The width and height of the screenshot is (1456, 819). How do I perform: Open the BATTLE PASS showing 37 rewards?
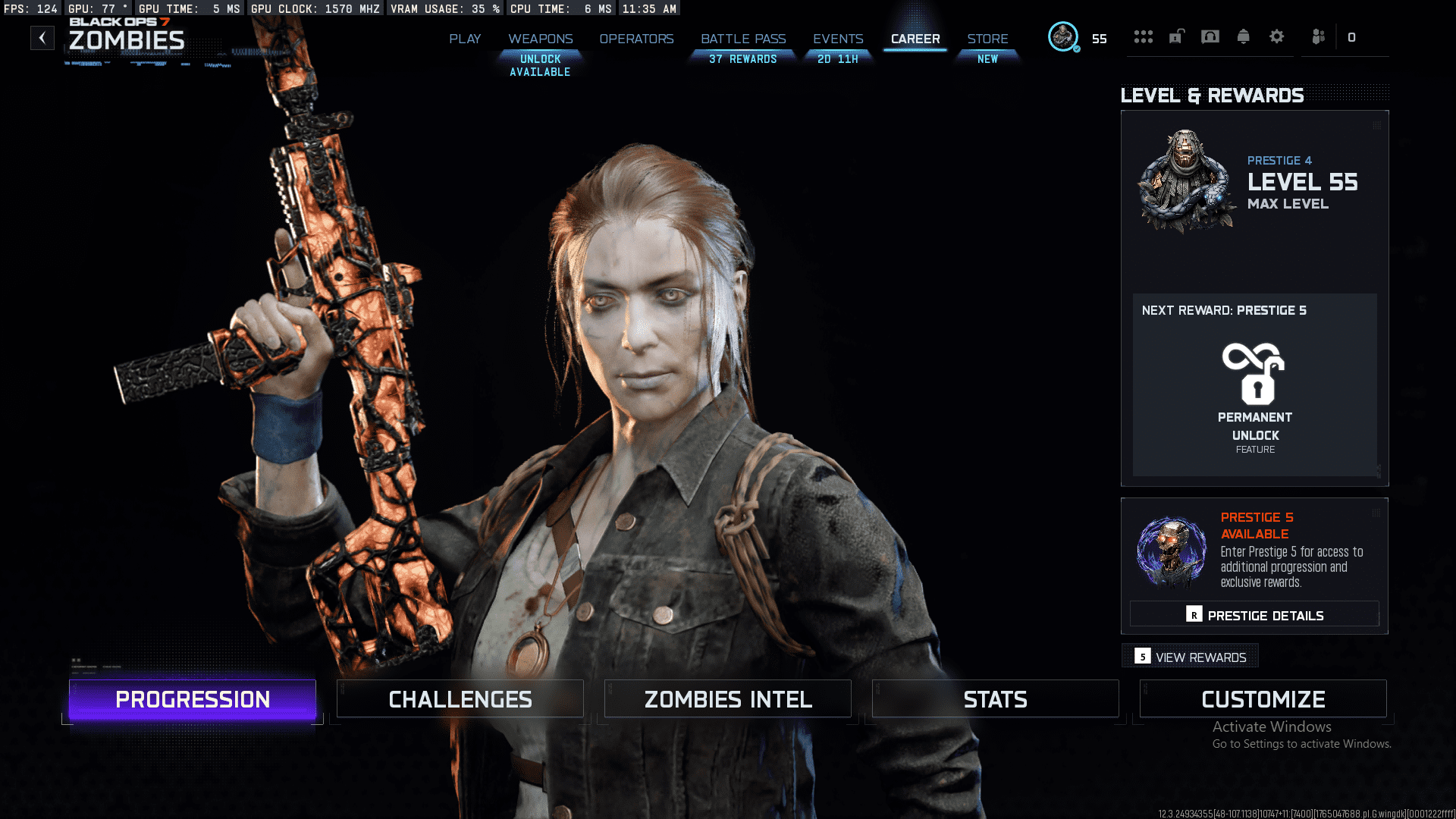tap(742, 39)
